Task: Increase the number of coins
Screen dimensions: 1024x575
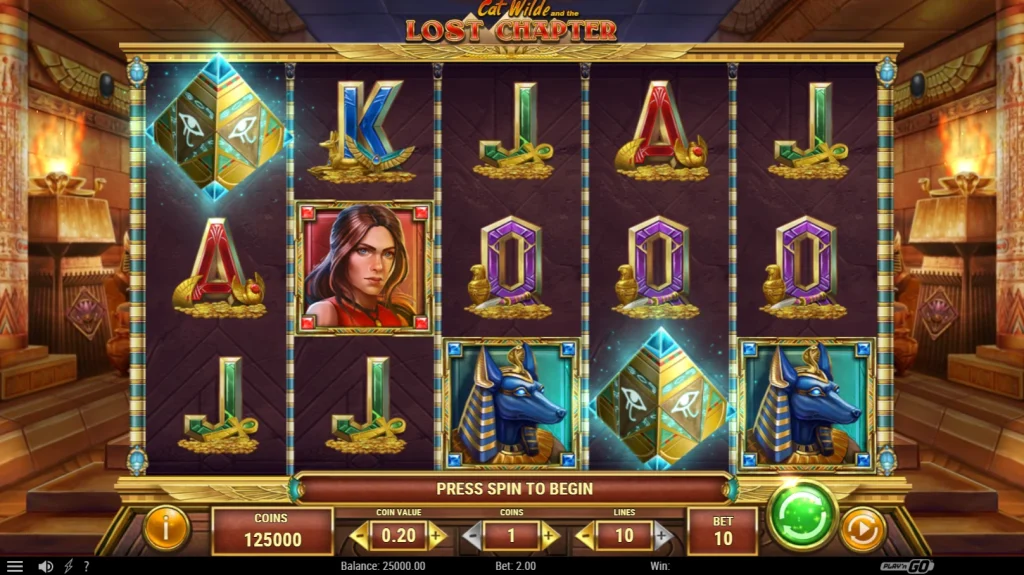Action: pos(549,536)
